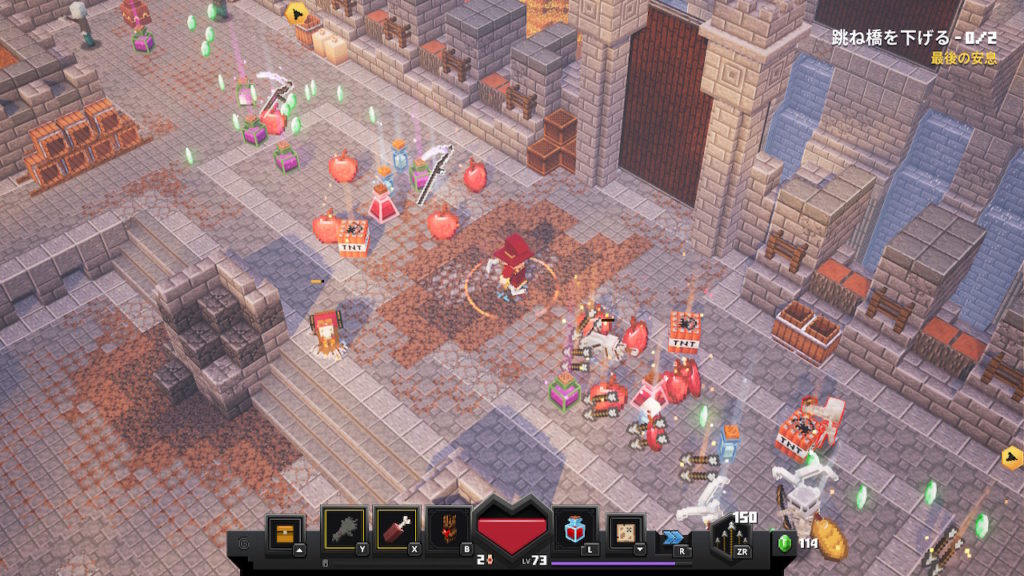Screen dimensions: 1024x576
Task: Open the parchment map icon
Action: pyautogui.click(x=627, y=531)
